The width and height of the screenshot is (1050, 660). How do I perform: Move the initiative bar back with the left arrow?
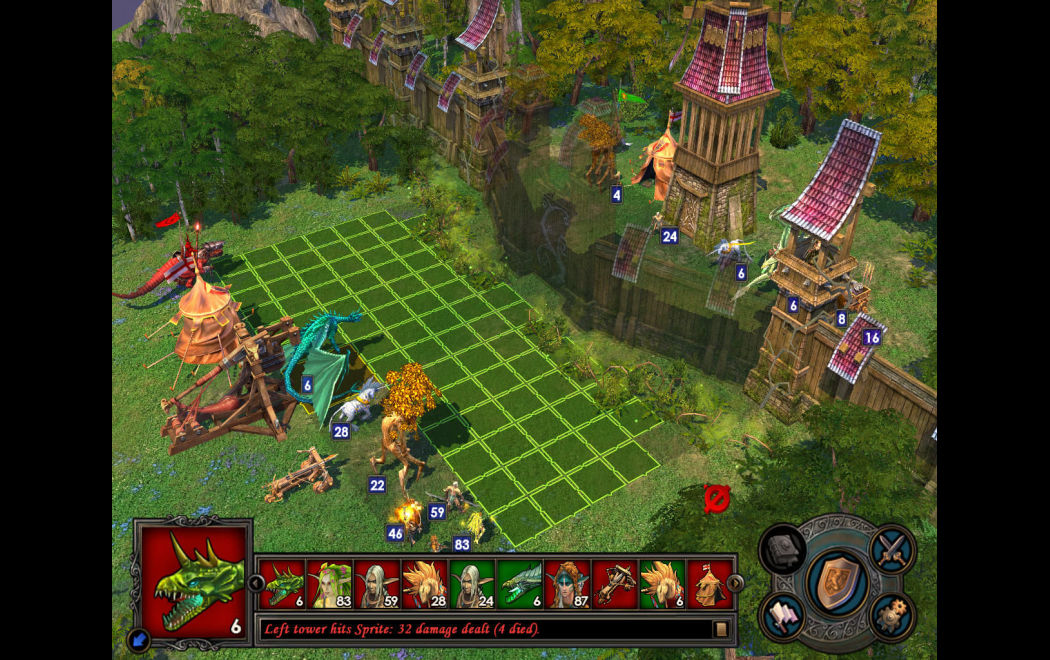point(257,583)
